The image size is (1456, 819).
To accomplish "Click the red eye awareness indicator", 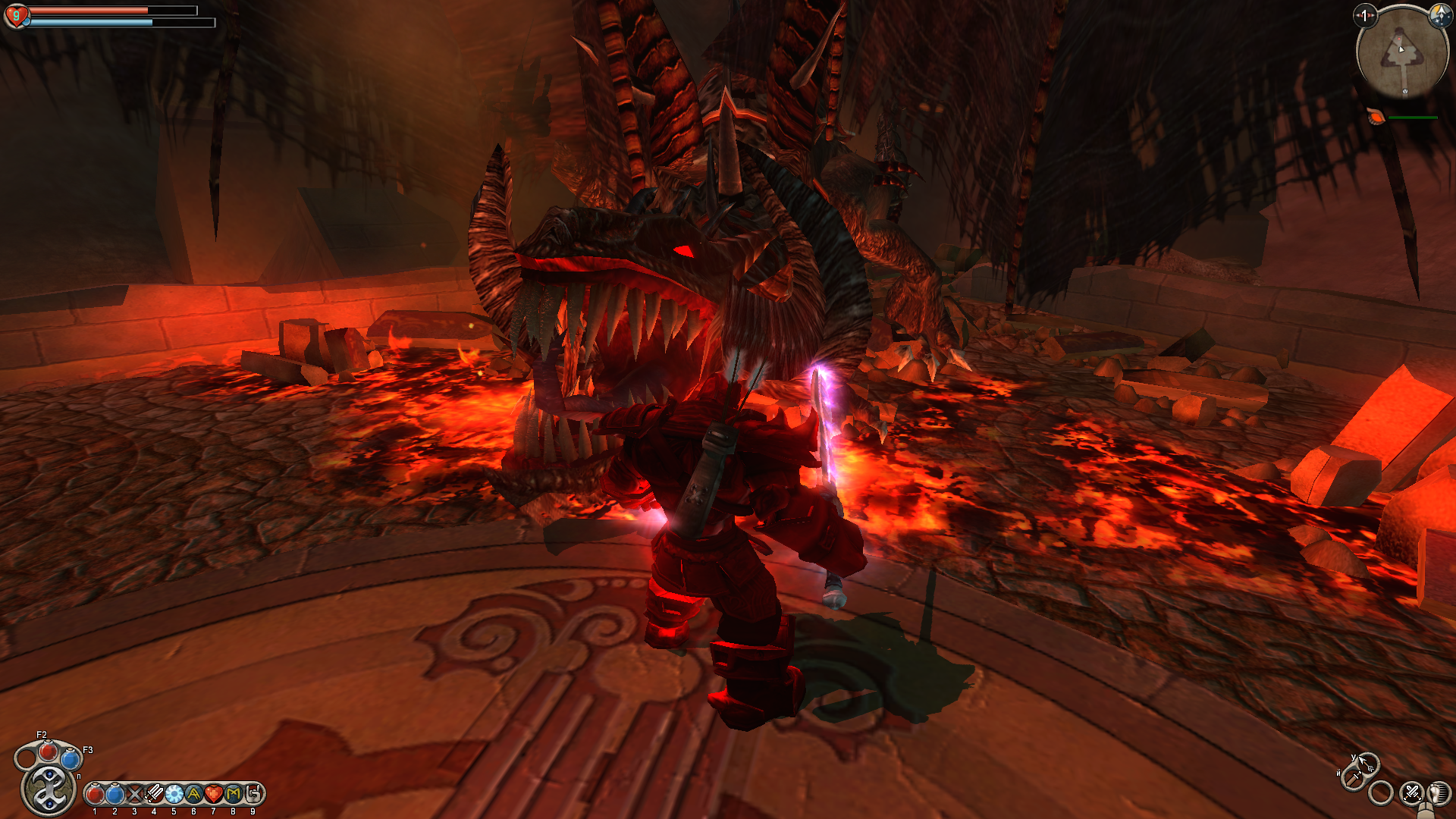I will (x=1365, y=15).
